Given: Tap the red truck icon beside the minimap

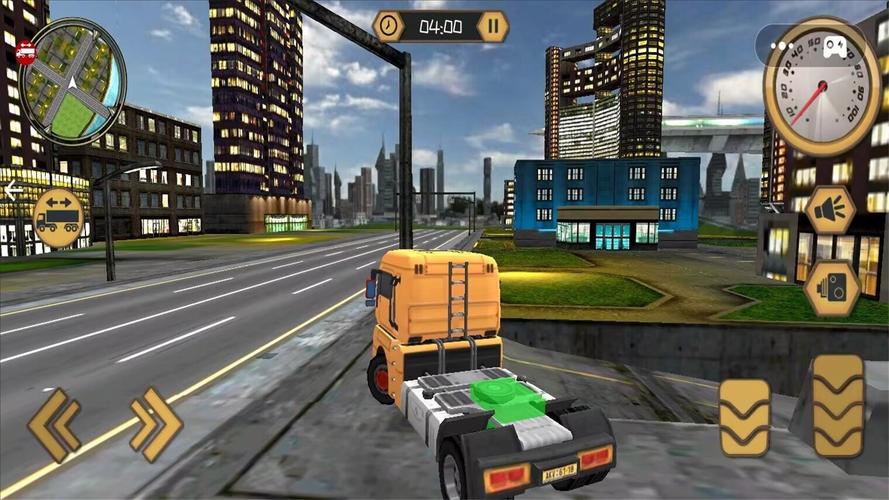Looking at the screenshot, I should pyautogui.click(x=26, y=54).
